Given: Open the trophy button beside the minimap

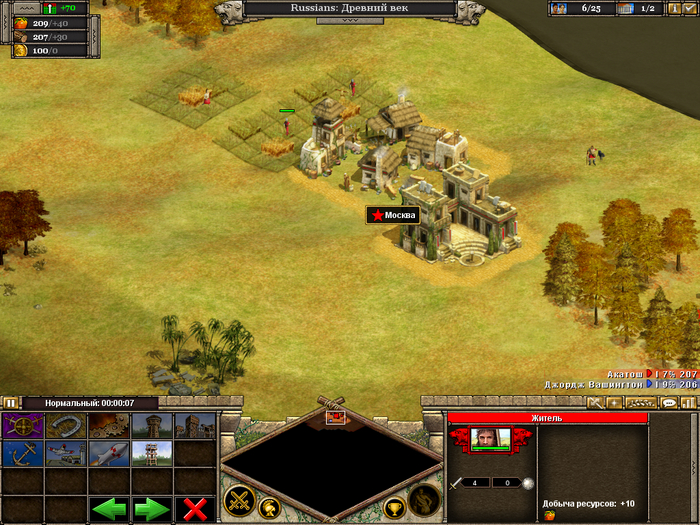Looking at the screenshot, I should pyautogui.click(x=394, y=508).
